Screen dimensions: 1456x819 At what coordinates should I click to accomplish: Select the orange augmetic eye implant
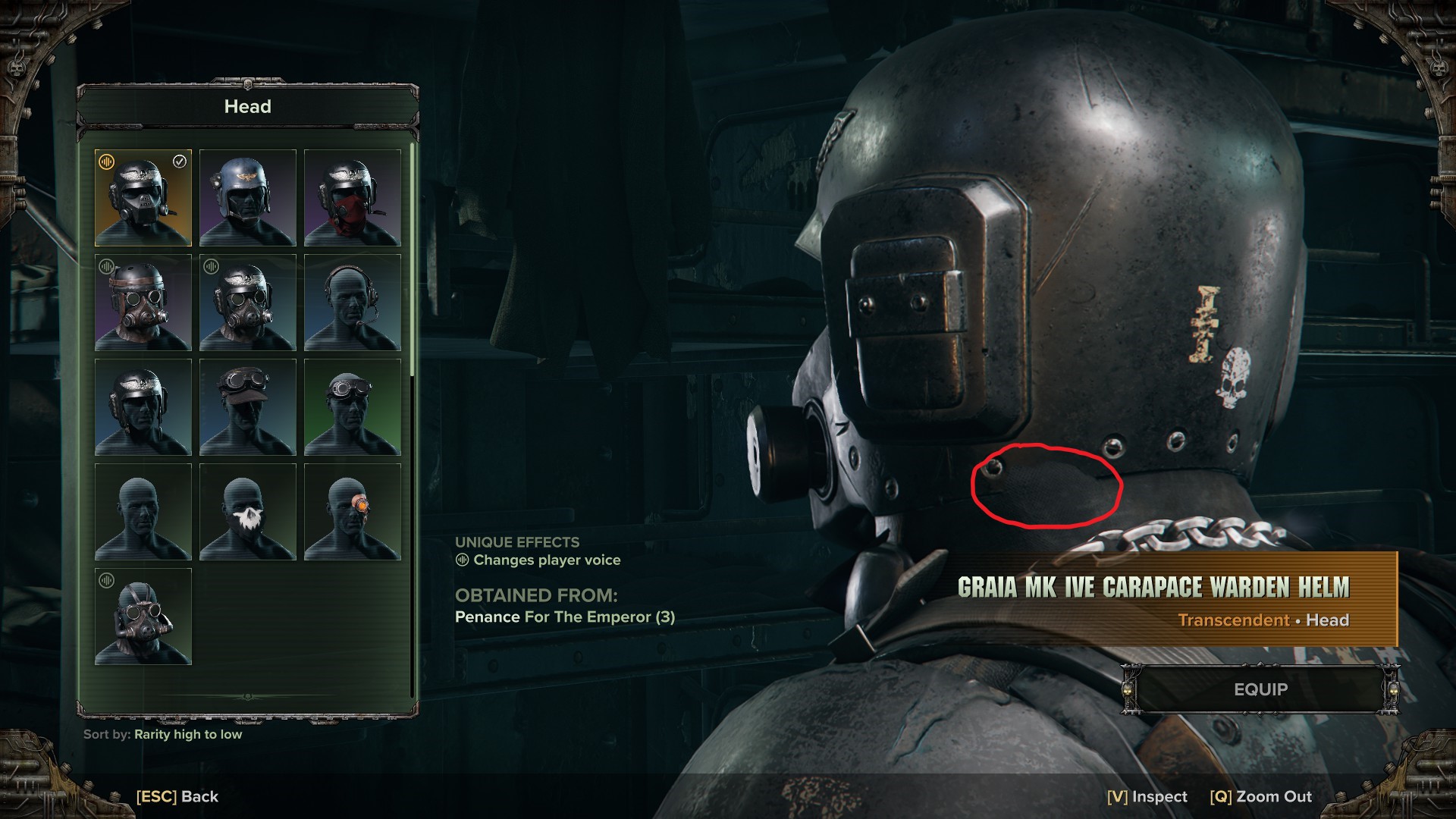click(353, 512)
